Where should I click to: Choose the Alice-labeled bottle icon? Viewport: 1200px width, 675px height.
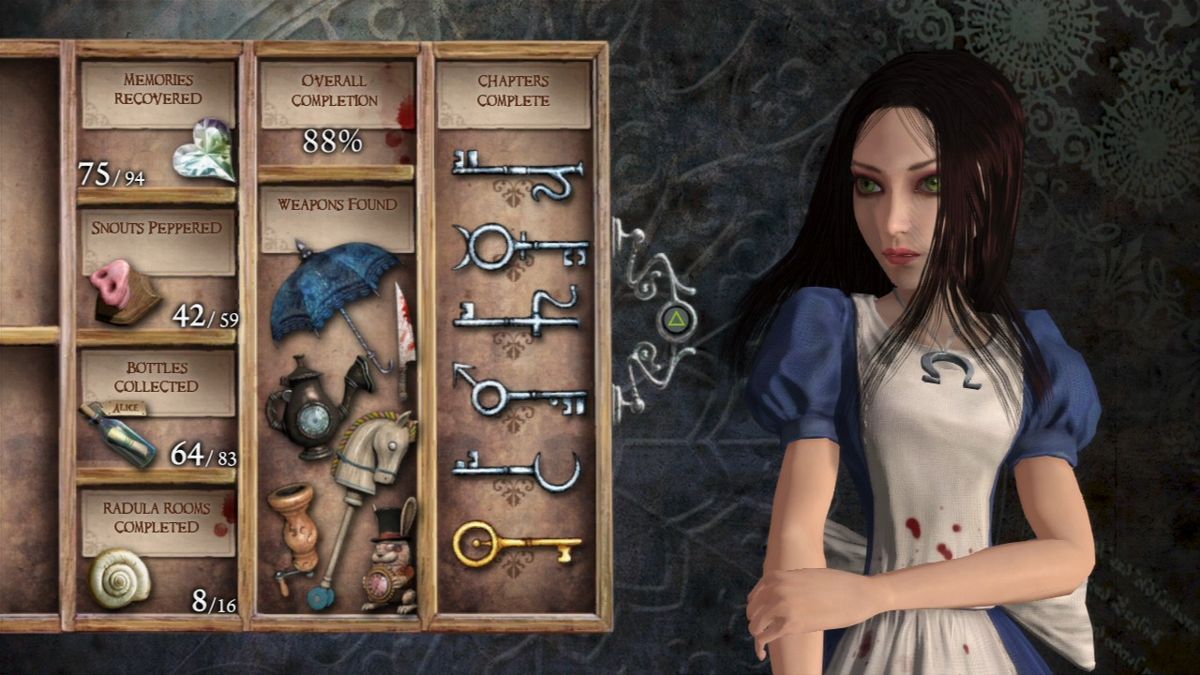point(120,433)
